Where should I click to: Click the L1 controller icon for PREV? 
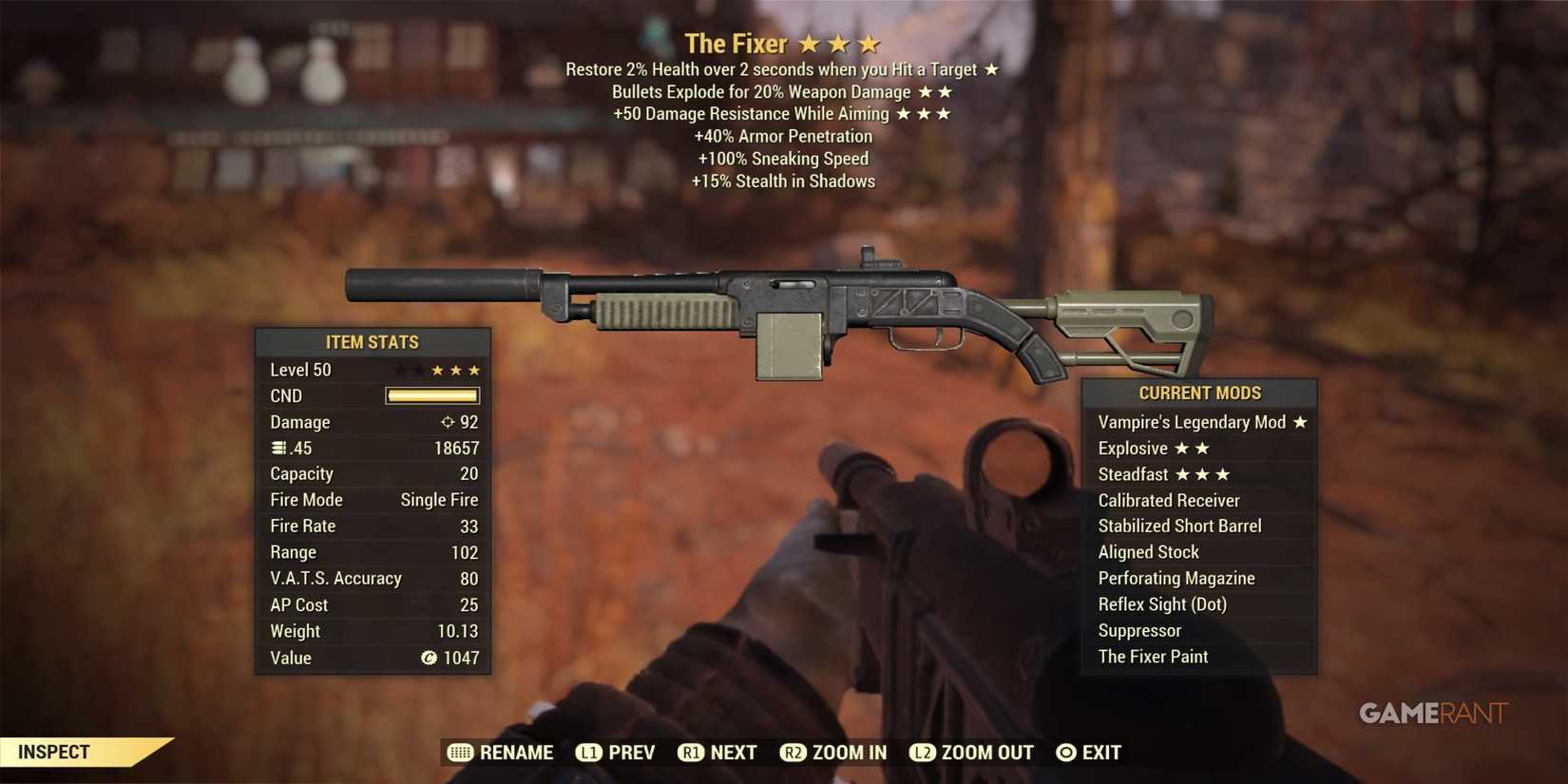587,752
